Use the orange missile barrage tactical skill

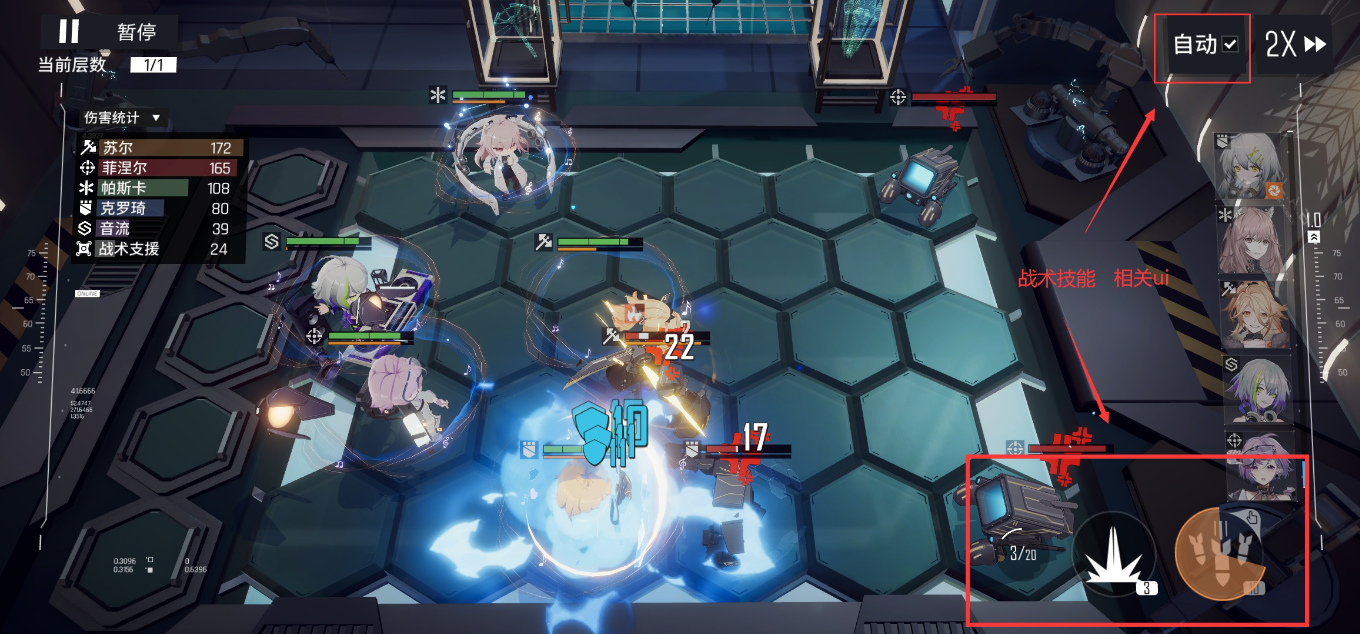point(1217,554)
